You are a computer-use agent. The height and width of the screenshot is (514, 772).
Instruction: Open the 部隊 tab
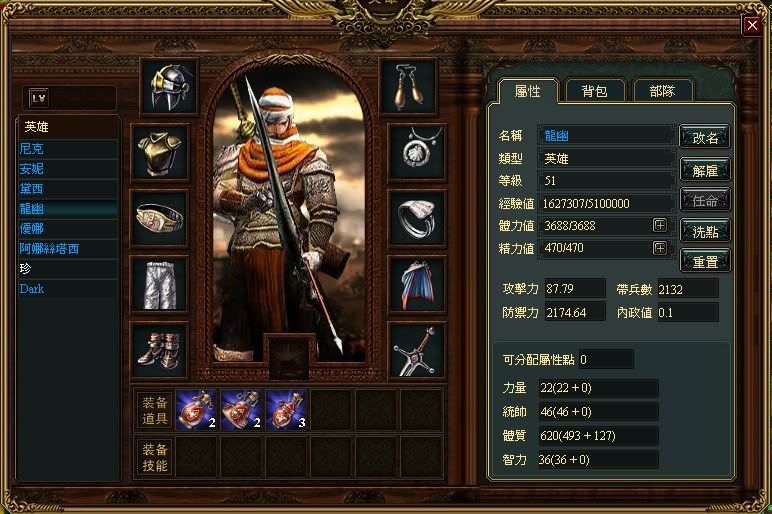click(x=664, y=90)
